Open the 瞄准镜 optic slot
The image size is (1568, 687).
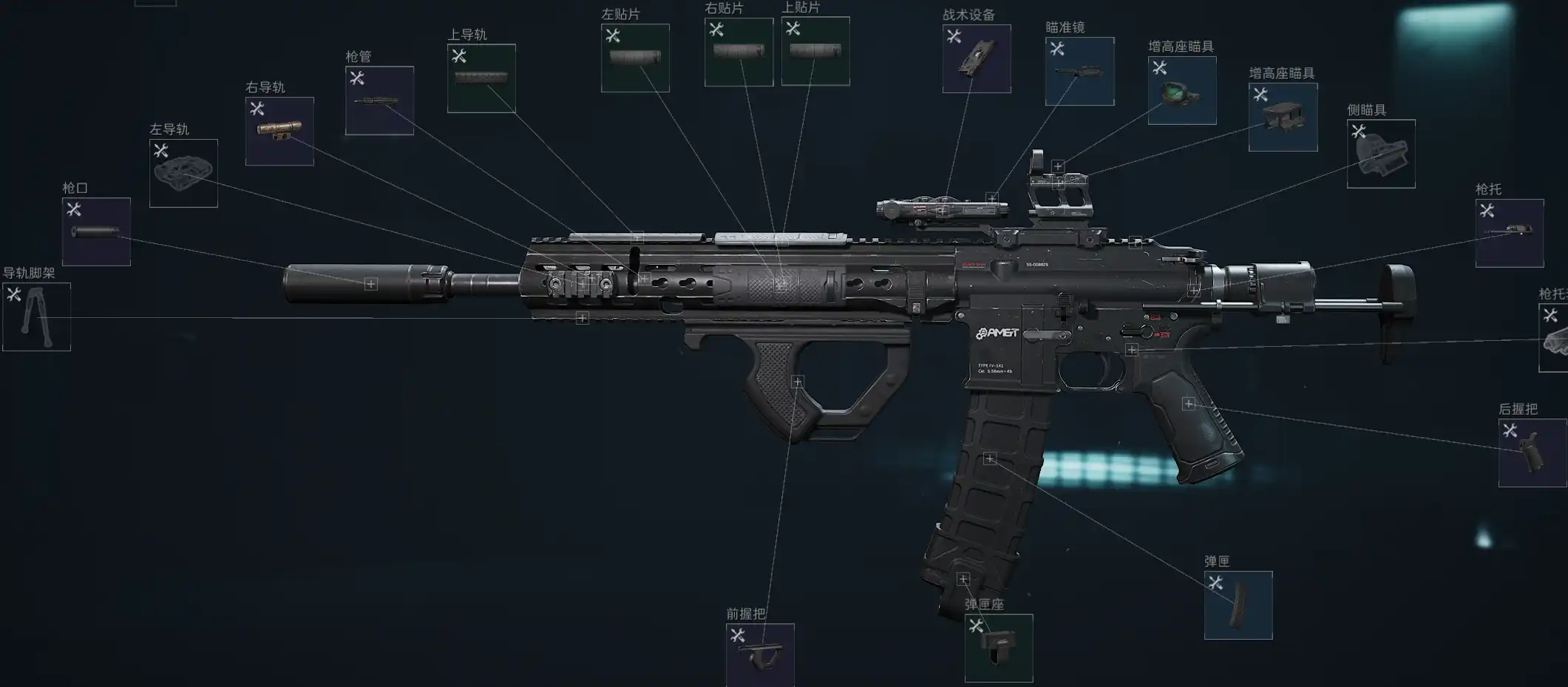point(1079,71)
